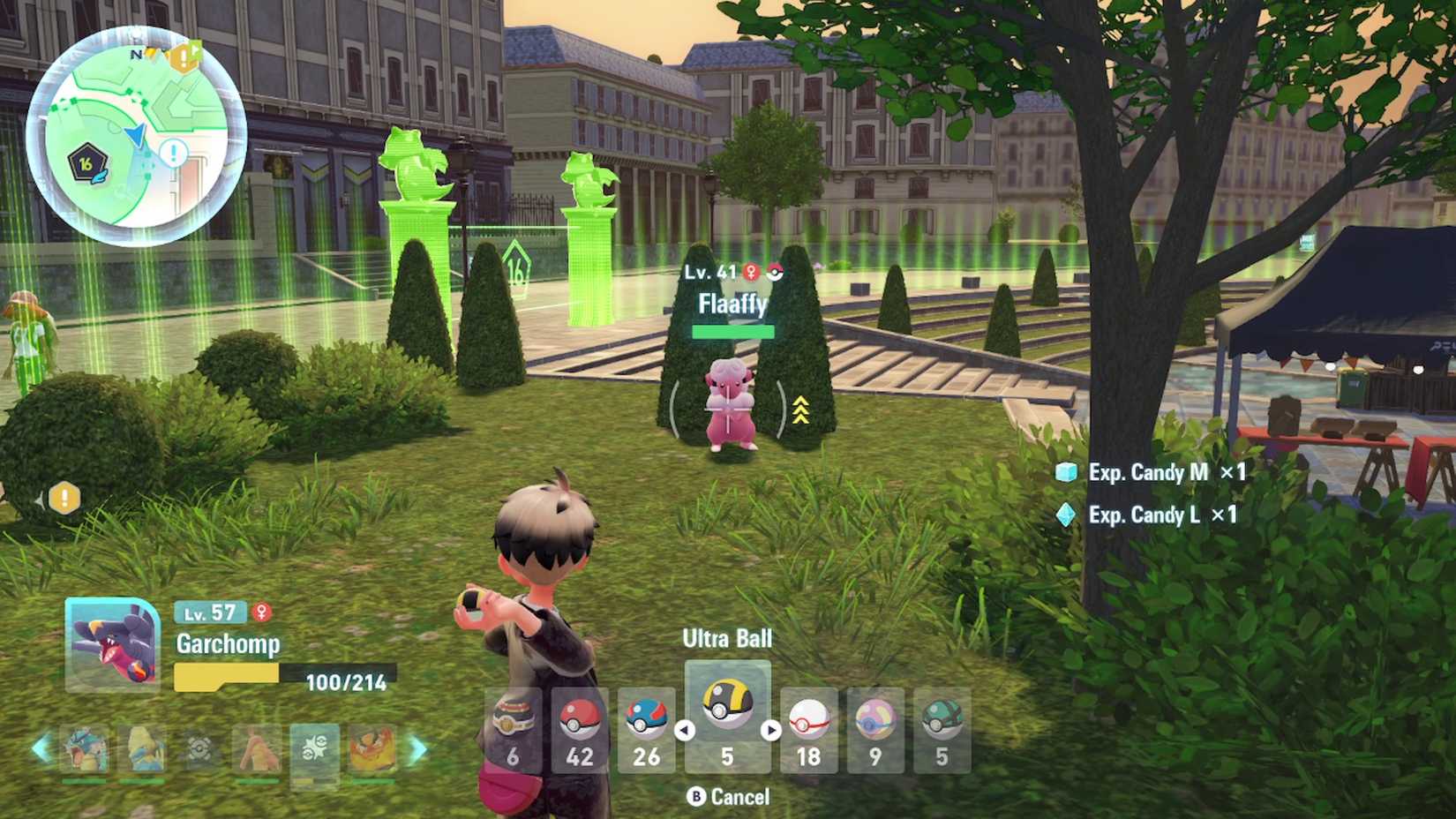Click the Gyarados party slot
This screenshot has width=1456, height=819.
click(86, 748)
